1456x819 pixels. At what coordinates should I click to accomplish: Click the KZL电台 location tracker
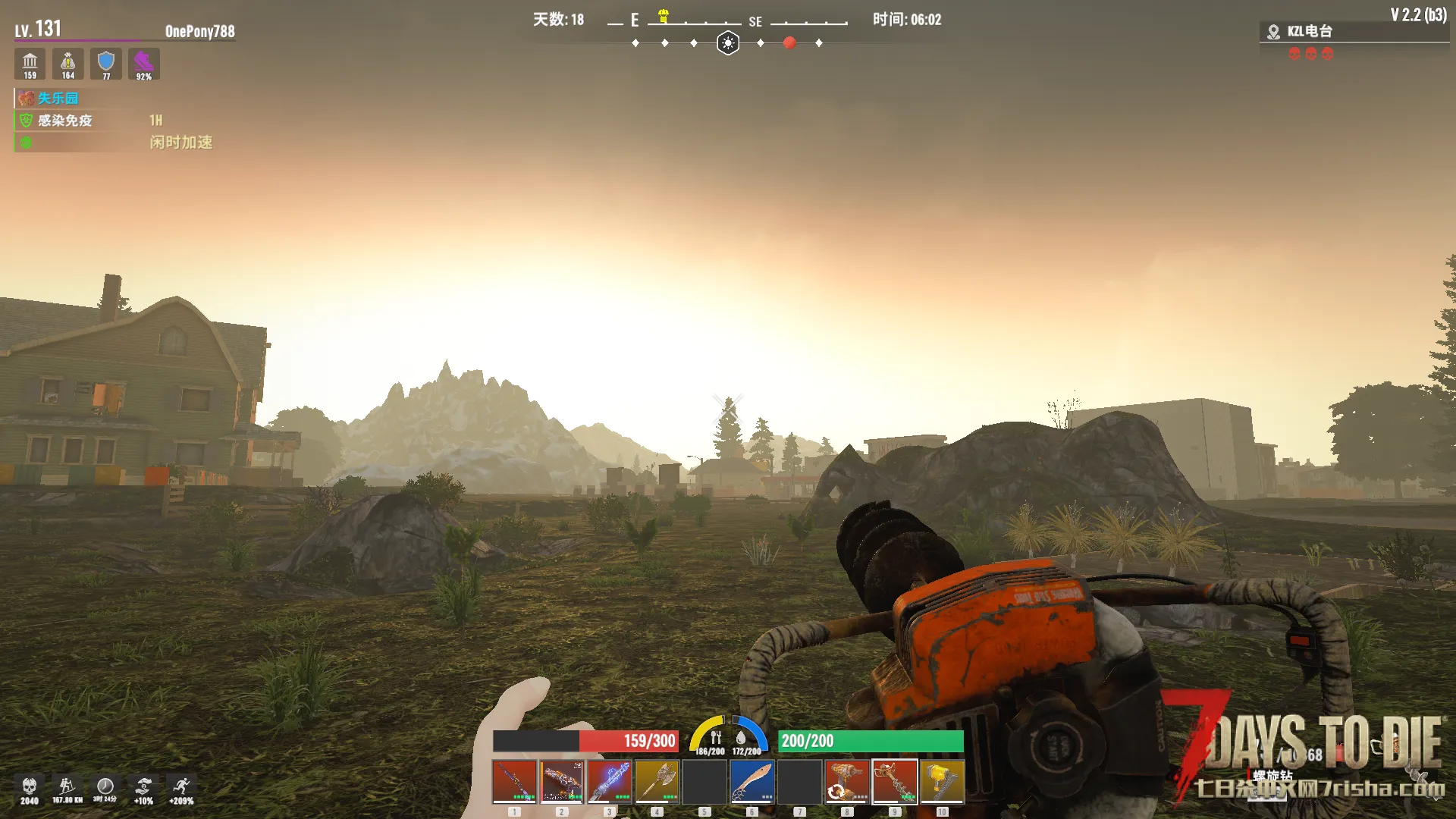point(1309,32)
